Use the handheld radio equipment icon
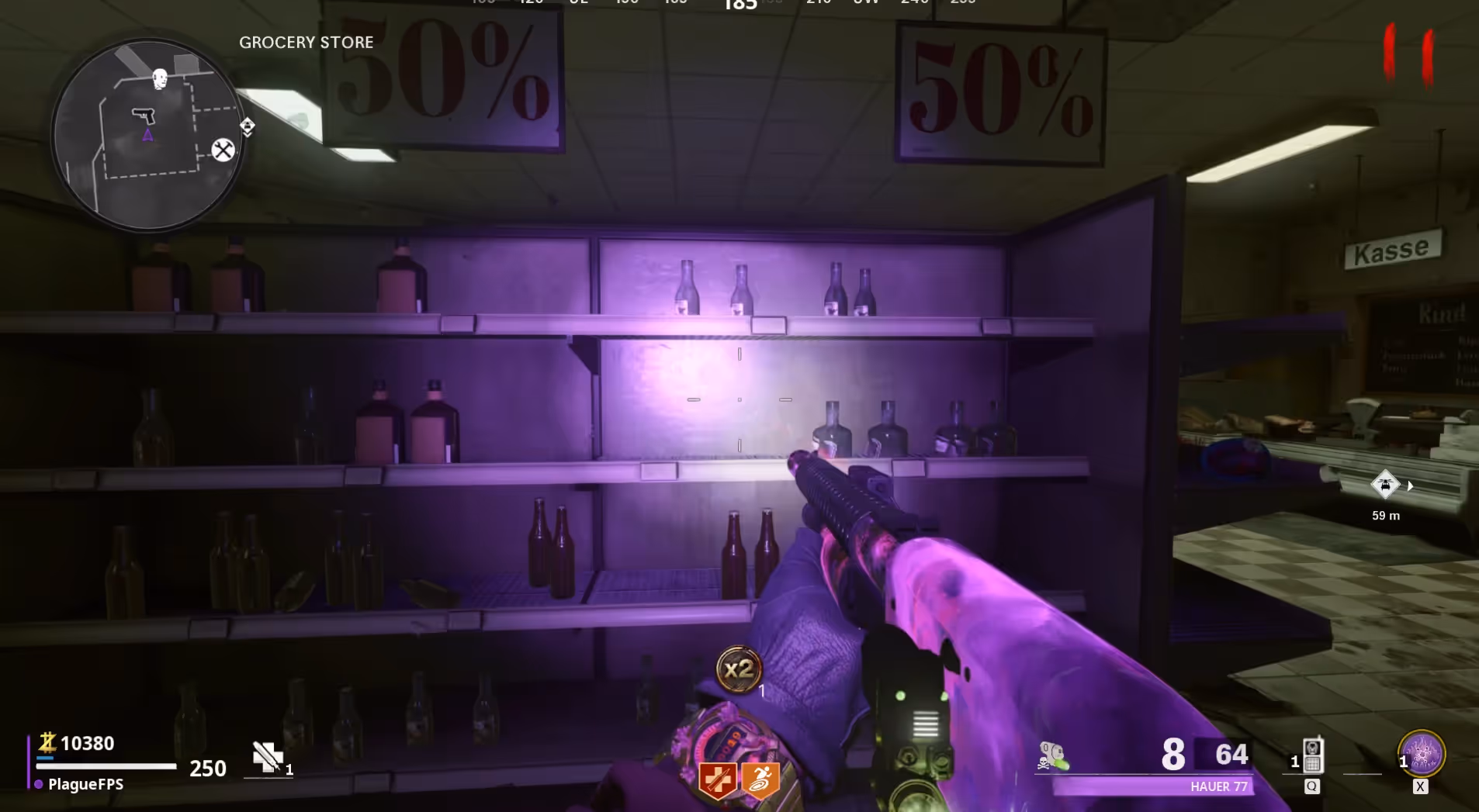The image size is (1479, 812). [1312, 756]
